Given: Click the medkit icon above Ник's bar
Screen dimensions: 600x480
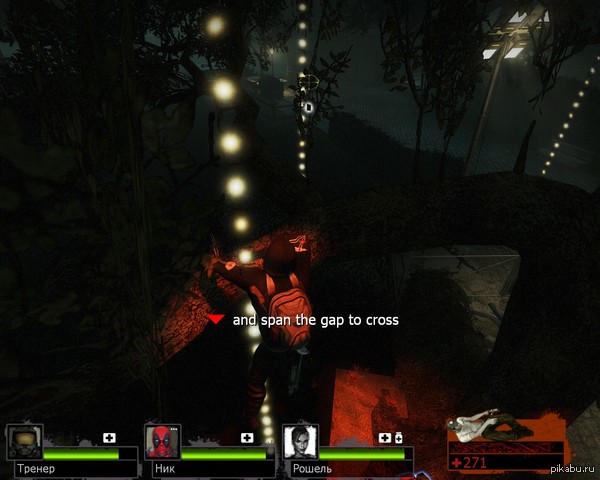Looking at the screenshot, I should click(x=247, y=438).
